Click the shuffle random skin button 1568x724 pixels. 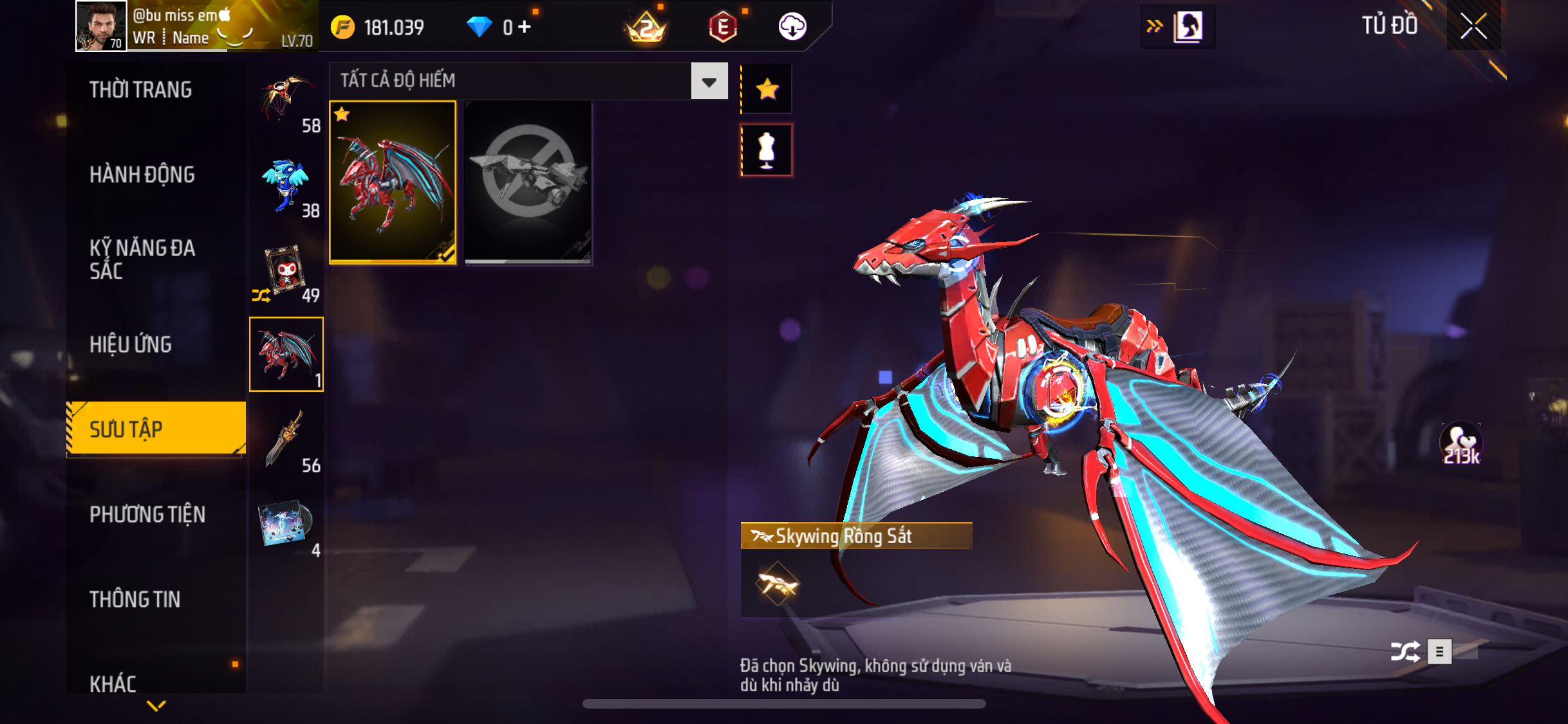point(1405,651)
